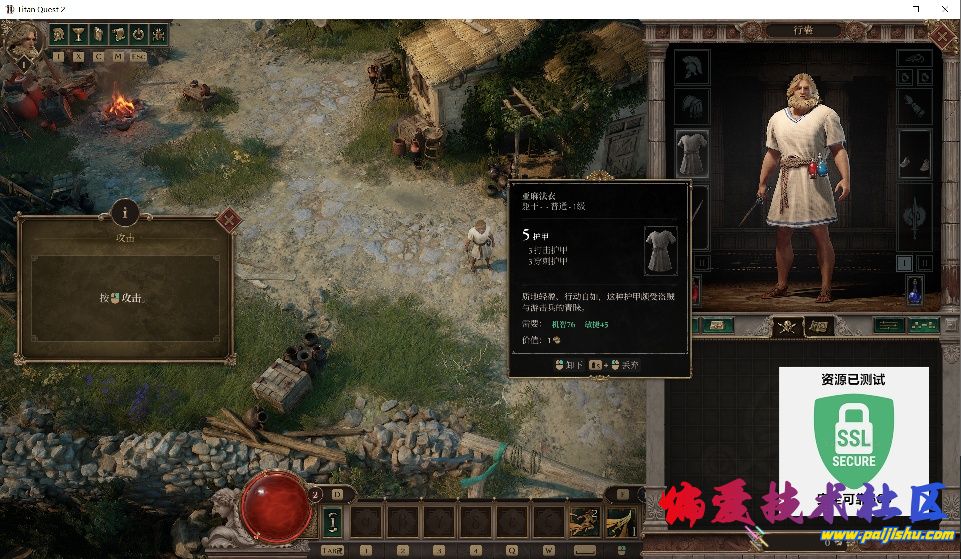Viewport: 961px width, 559px height.
Task: Close the attack tutorial panel
Action: (x=228, y=218)
